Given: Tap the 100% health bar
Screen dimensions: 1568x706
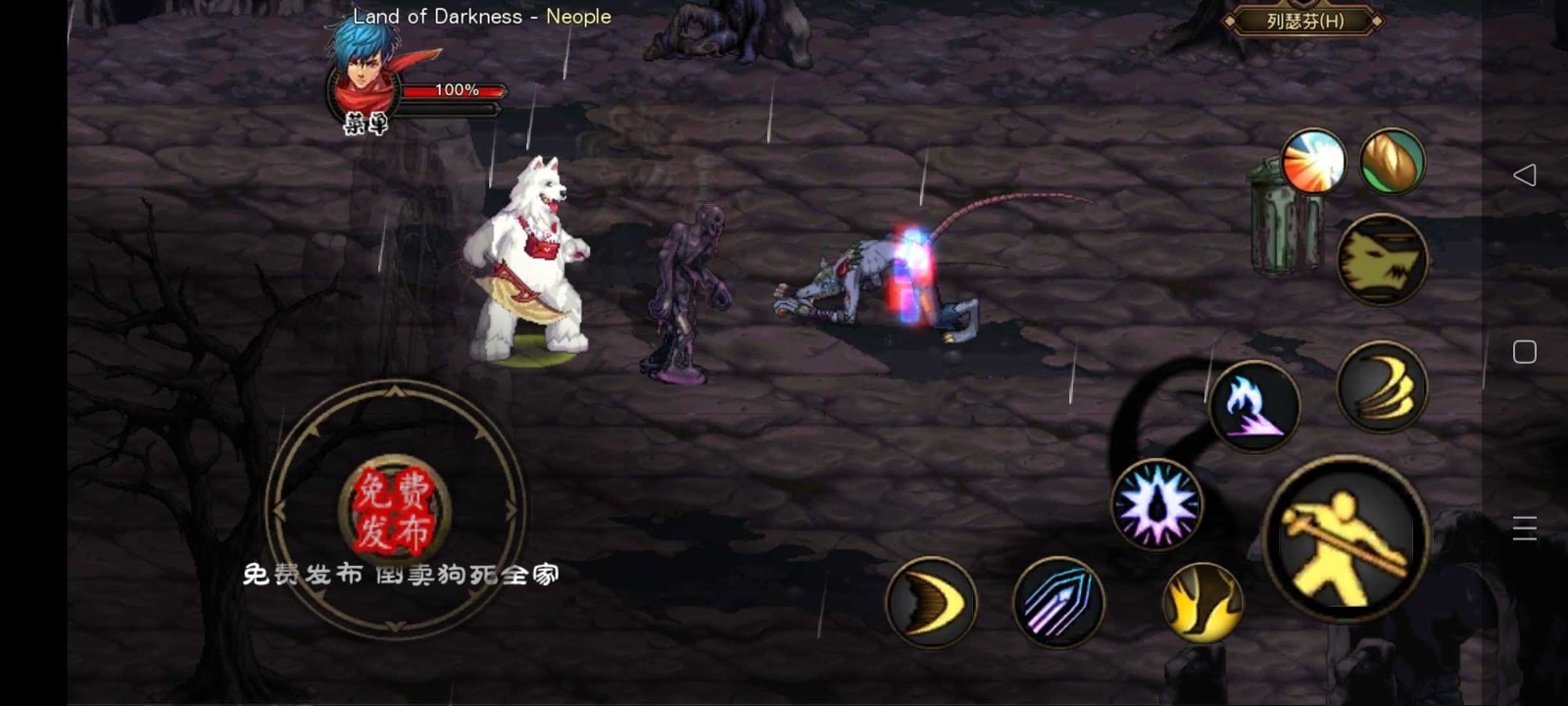Looking at the screenshot, I should (456, 91).
